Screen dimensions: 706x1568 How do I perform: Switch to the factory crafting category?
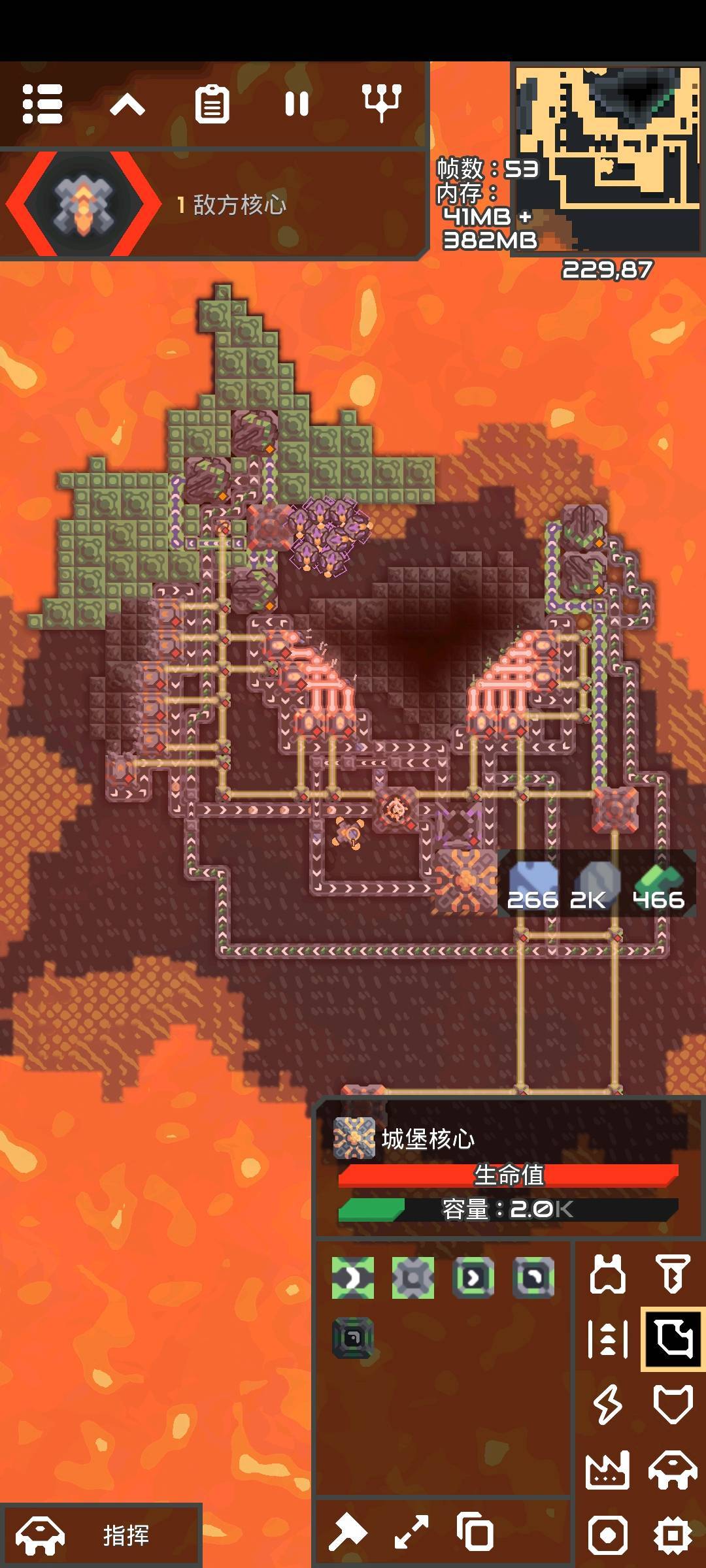coord(608,1469)
